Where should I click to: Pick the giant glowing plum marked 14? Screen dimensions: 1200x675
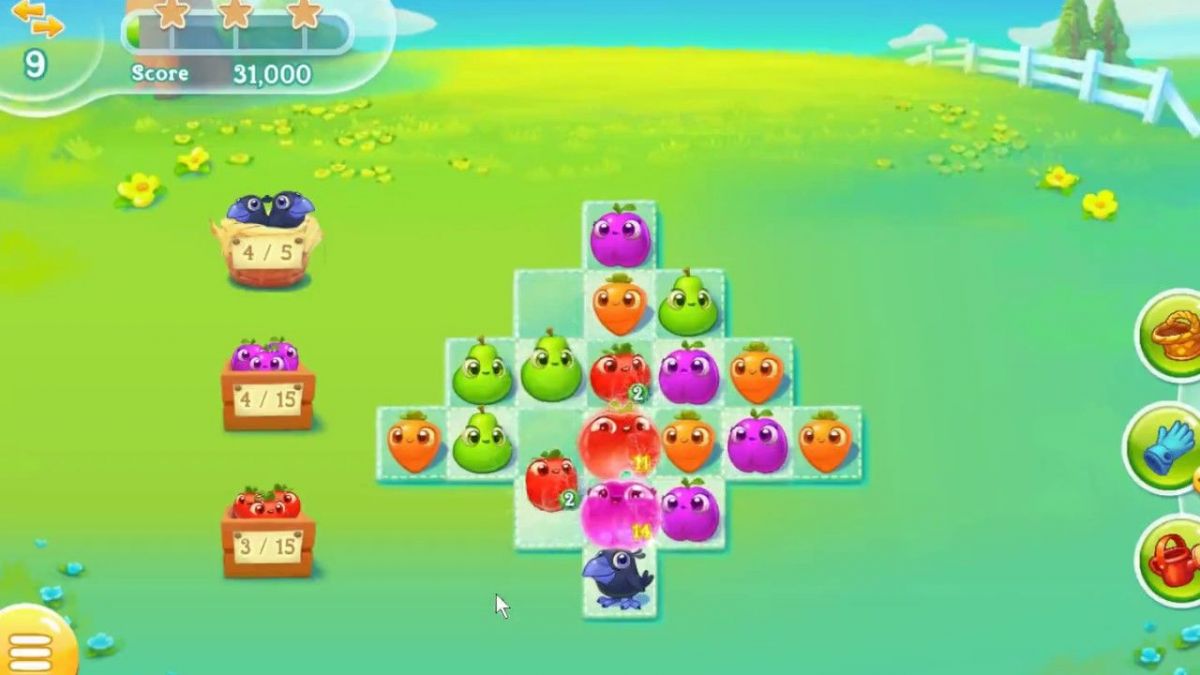[619, 512]
